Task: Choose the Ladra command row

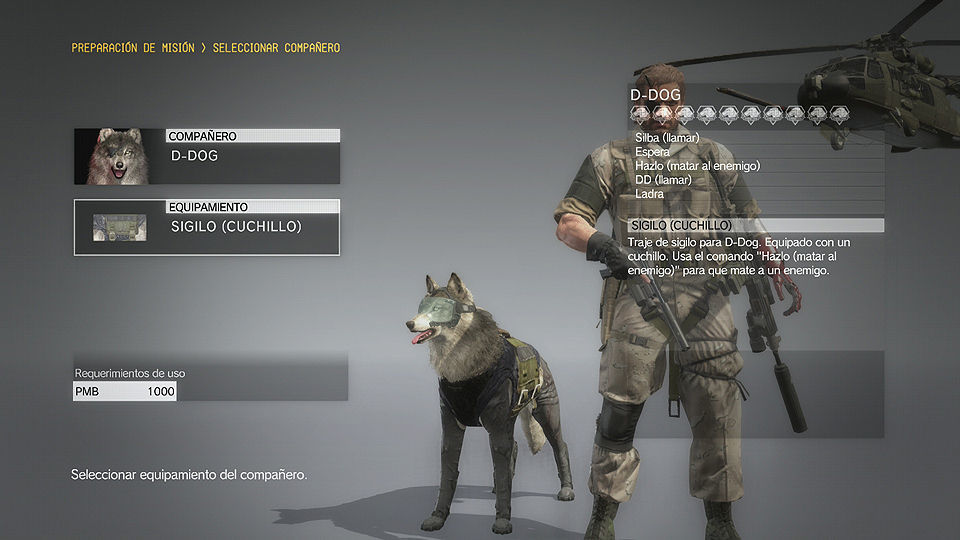Action: click(x=650, y=194)
